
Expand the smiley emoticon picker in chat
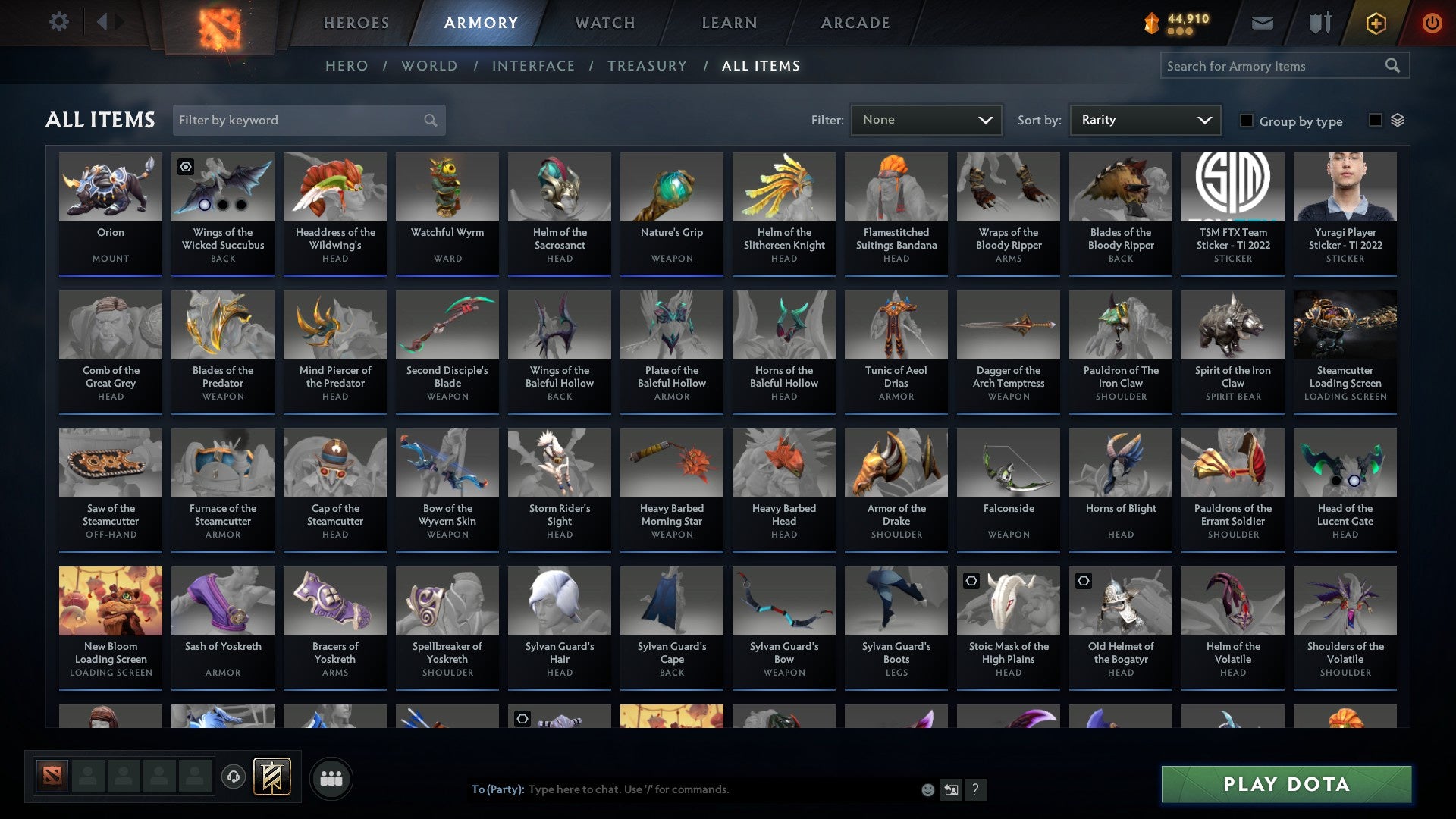(x=927, y=789)
